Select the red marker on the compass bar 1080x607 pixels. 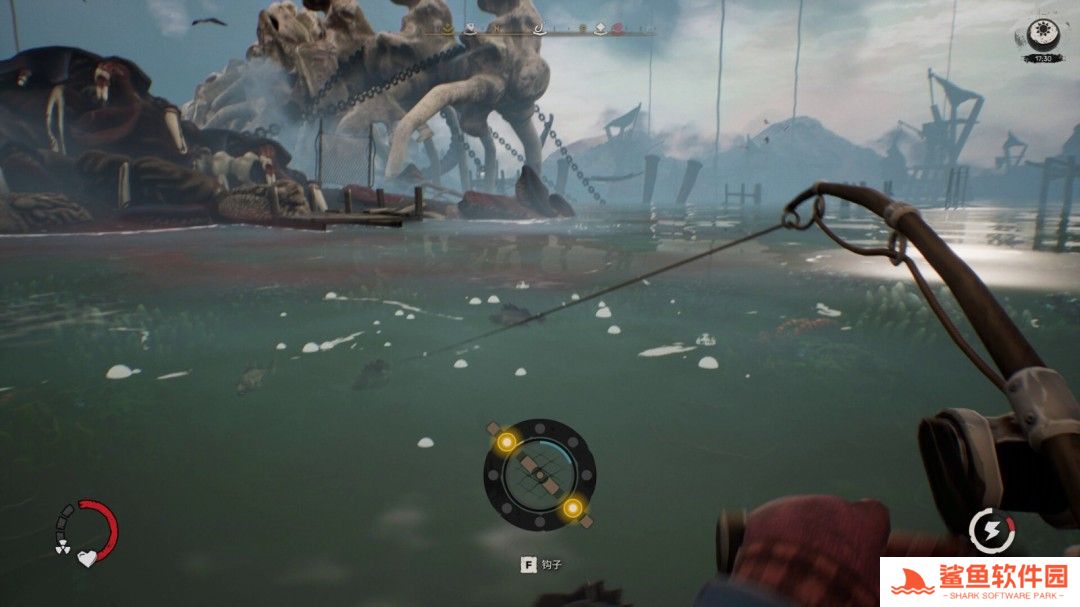[618, 29]
